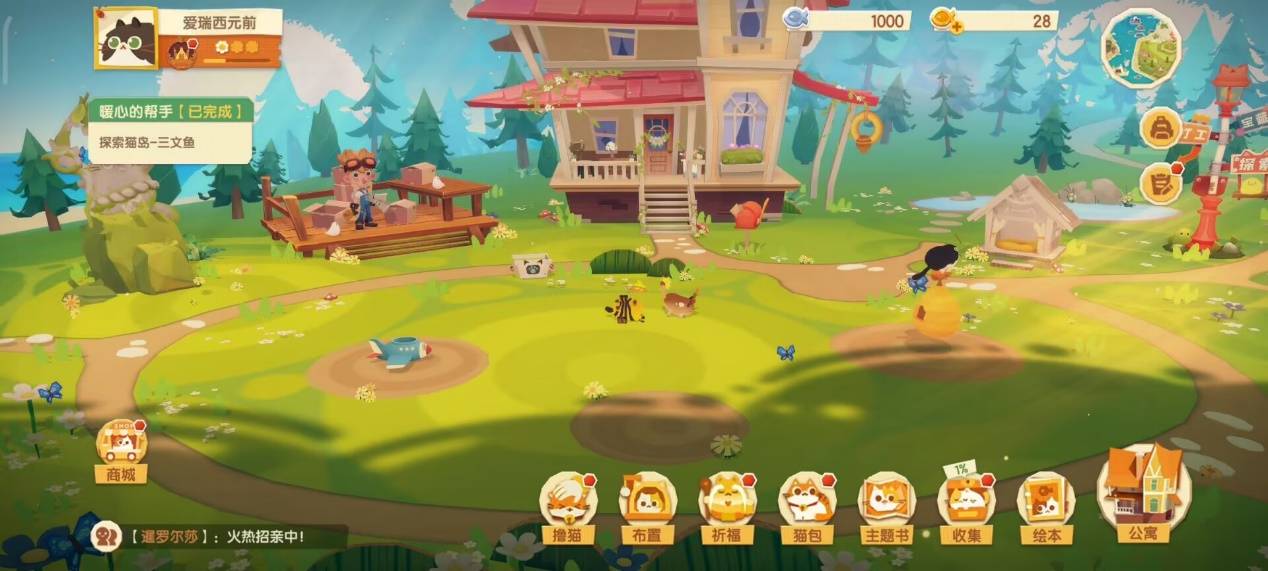Open the 布置 decoration menu
Image resolution: width=1268 pixels, height=571 pixels.
pyautogui.click(x=647, y=503)
